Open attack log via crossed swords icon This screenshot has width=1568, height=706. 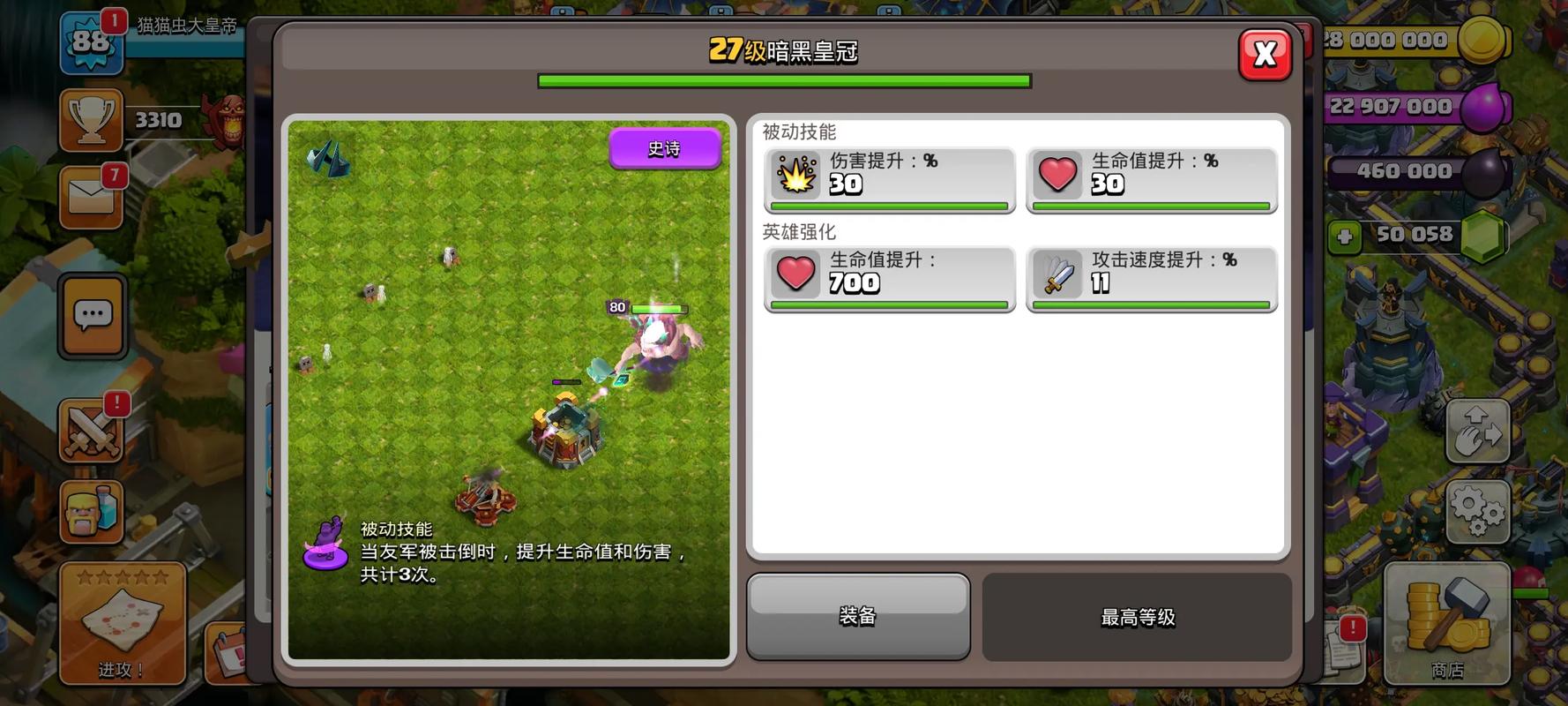point(92,432)
